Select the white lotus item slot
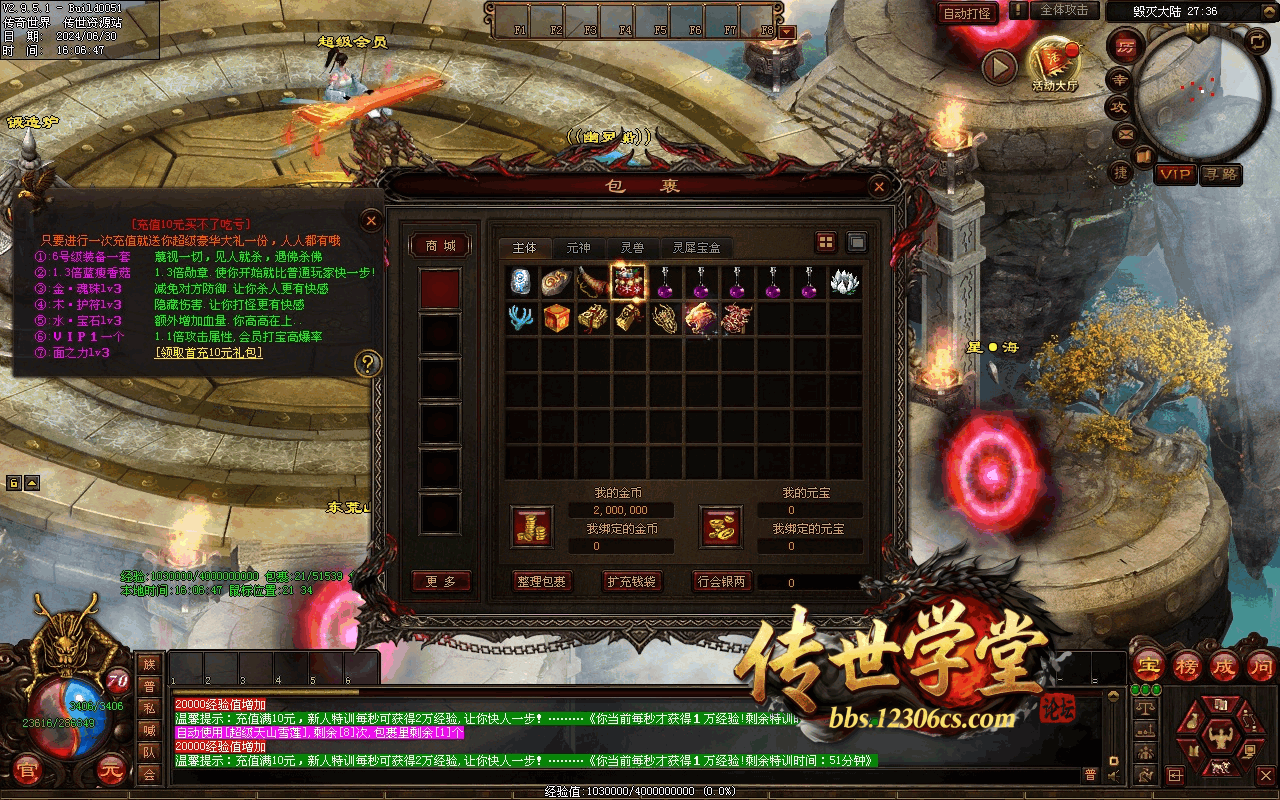The width and height of the screenshot is (1280, 800). click(845, 282)
